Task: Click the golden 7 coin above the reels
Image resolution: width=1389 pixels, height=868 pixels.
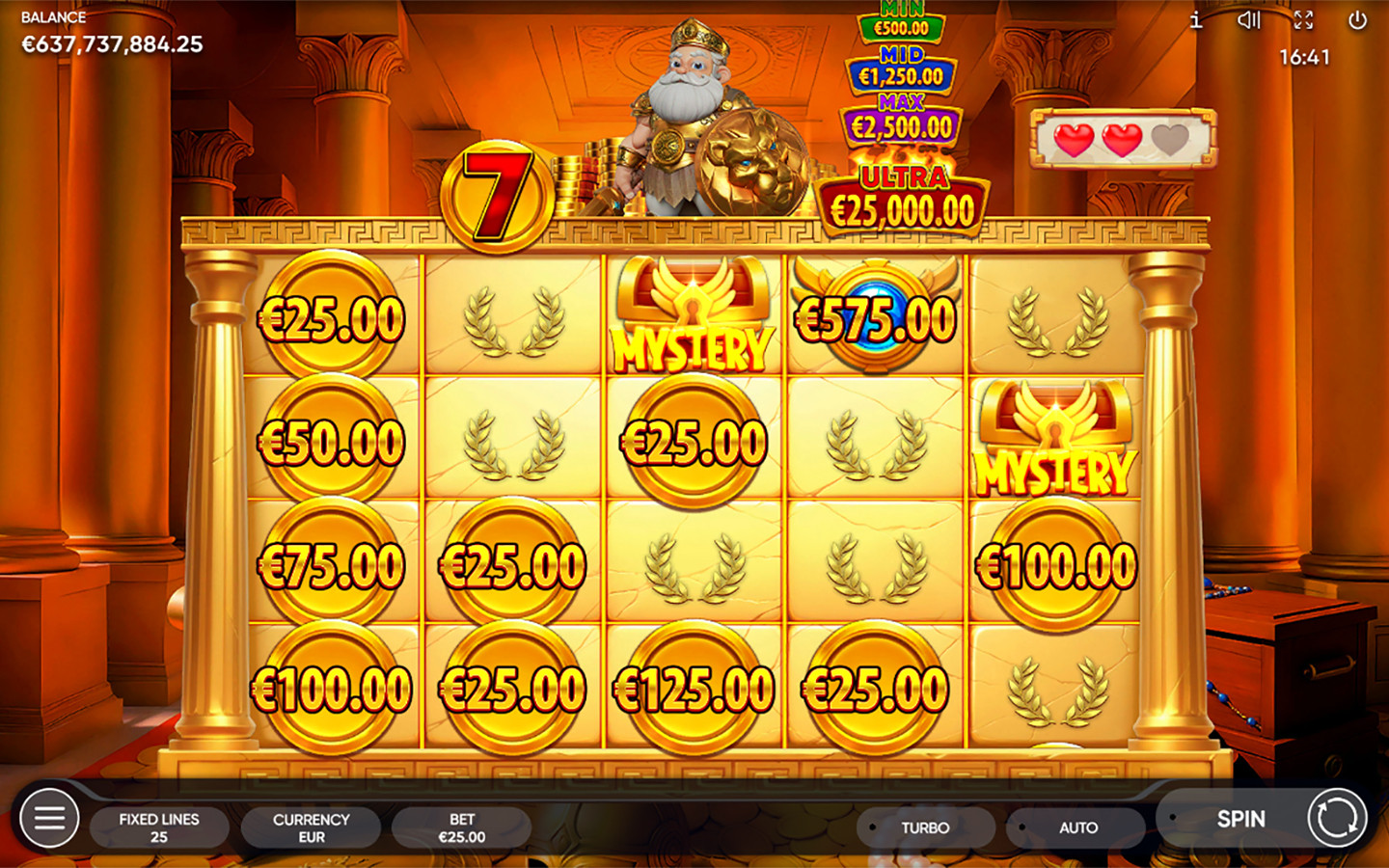Action: click(495, 193)
